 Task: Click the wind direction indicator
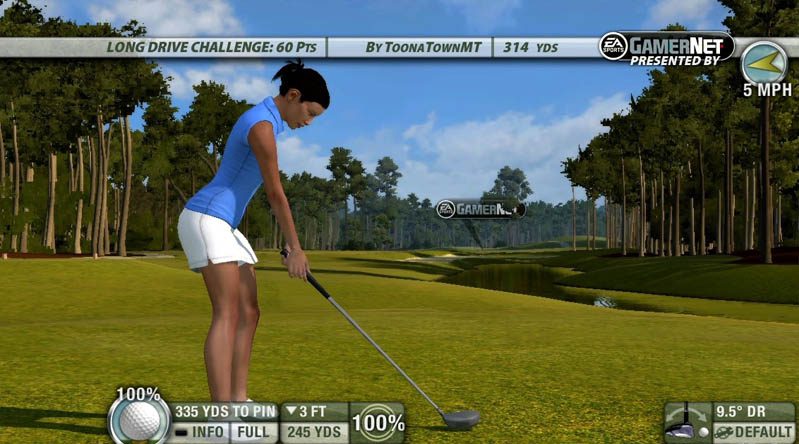click(763, 62)
